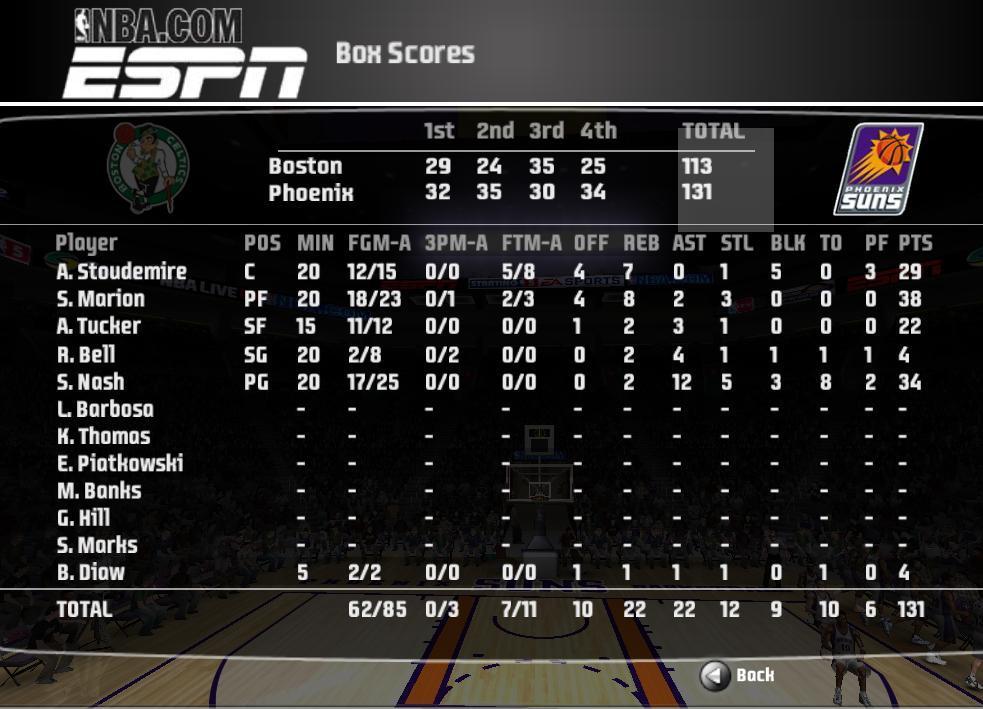The width and height of the screenshot is (983, 709).
Task: Select the Phoenix Suns team logo
Action: tap(878, 169)
